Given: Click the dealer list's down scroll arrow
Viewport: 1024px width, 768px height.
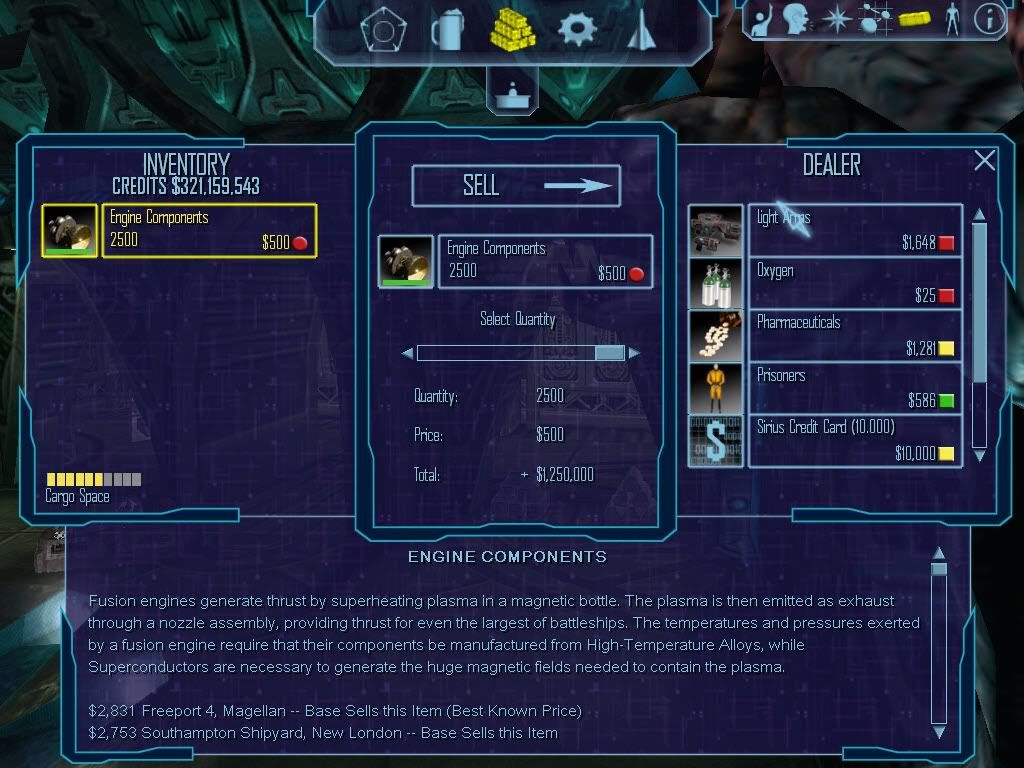Looking at the screenshot, I should [x=980, y=455].
